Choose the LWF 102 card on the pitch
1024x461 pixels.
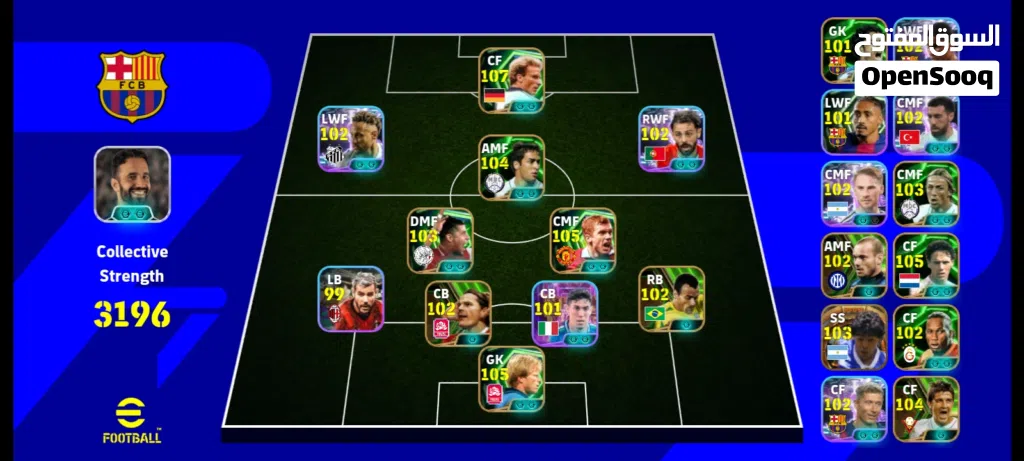352,139
